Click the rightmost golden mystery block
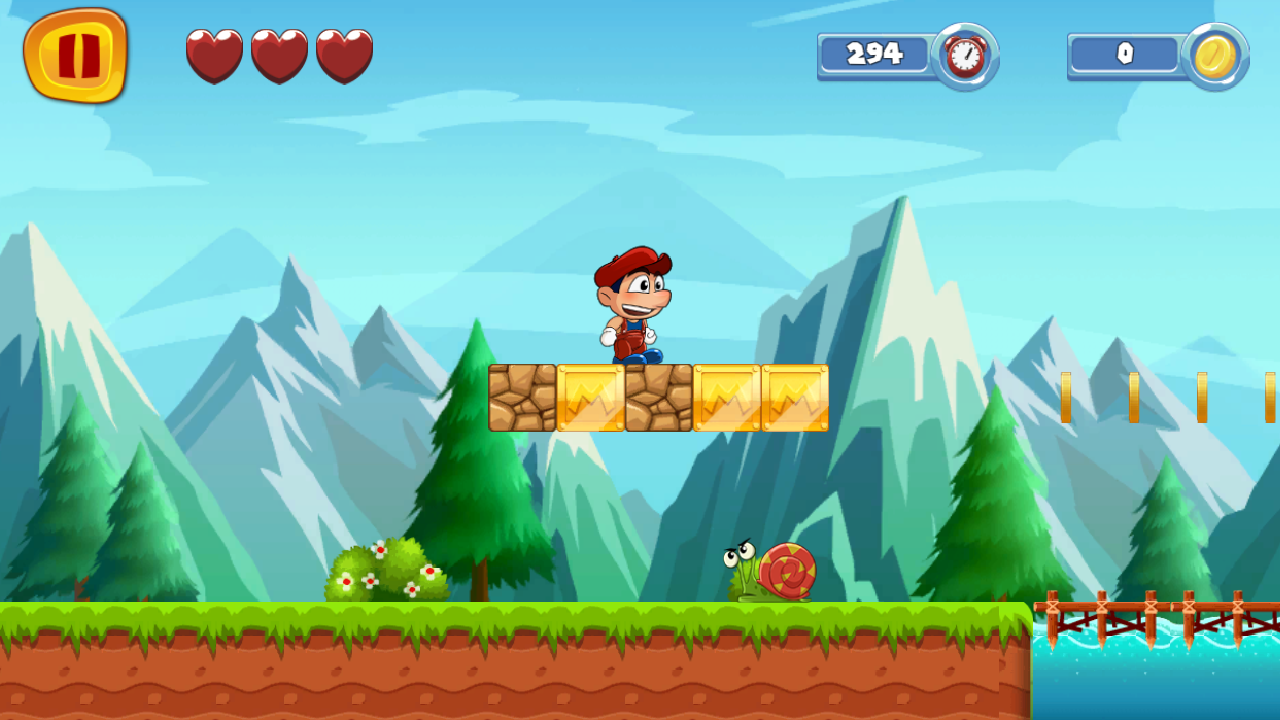Screen dimensions: 1280x720 pos(795,396)
